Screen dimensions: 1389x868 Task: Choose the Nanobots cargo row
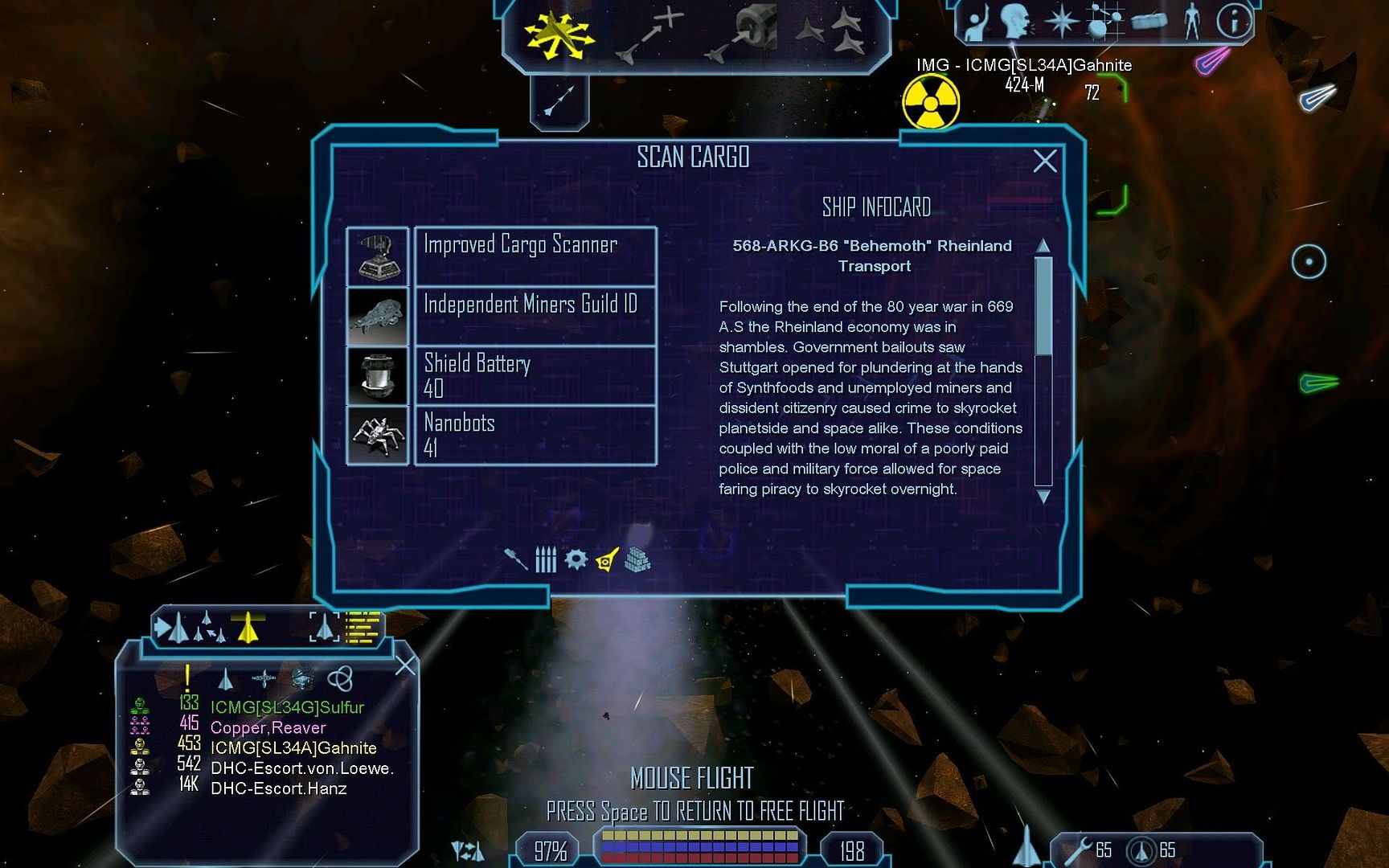tap(535, 435)
